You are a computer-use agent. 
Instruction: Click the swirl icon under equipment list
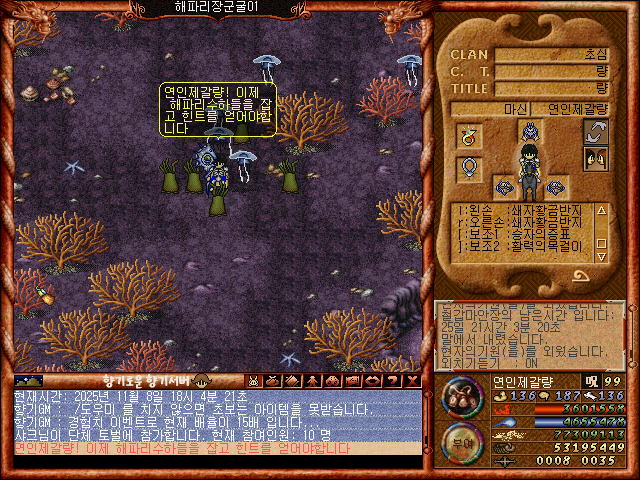580,274
